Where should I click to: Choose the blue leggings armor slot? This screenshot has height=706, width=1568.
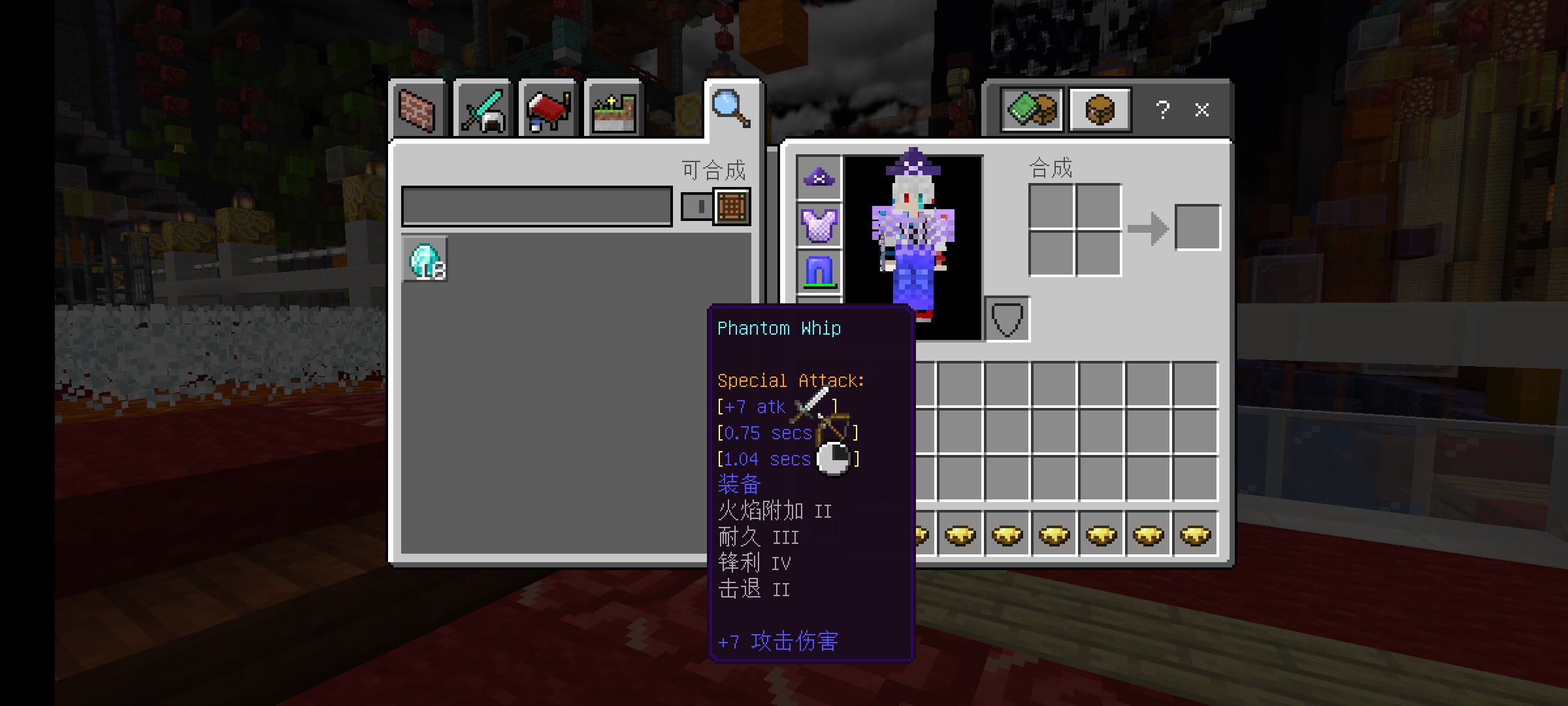819,271
